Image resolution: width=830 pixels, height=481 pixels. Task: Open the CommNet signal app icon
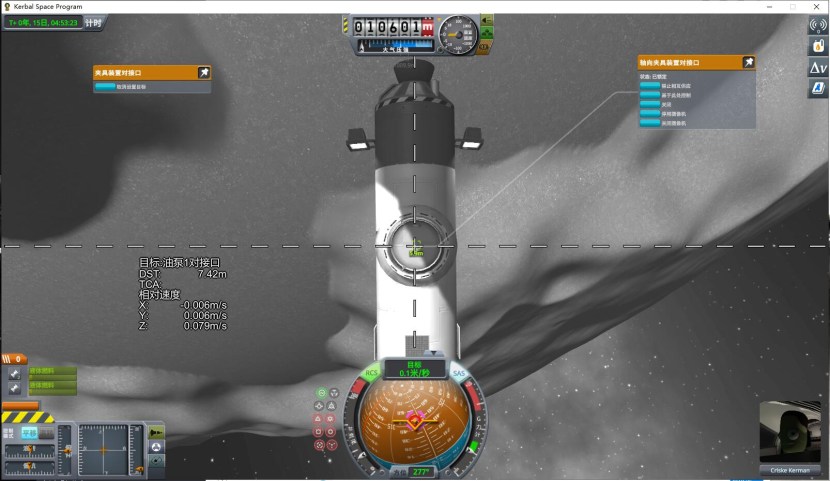pos(817,24)
